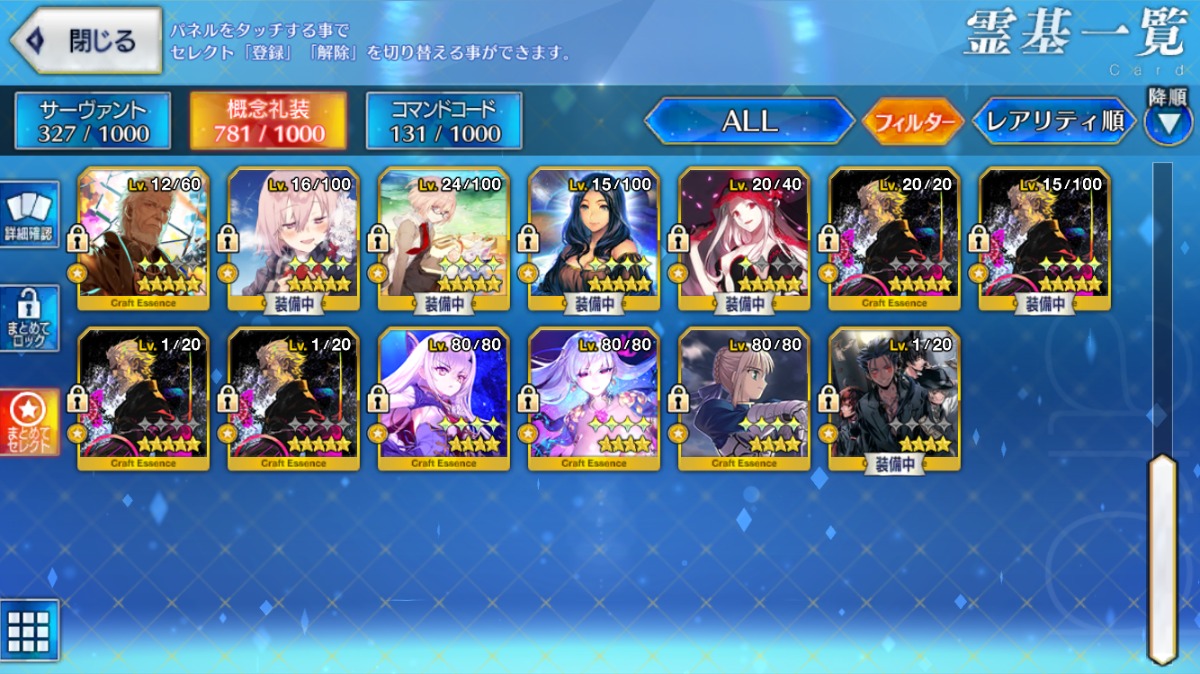Open 詳細確認 detail view

[28, 213]
